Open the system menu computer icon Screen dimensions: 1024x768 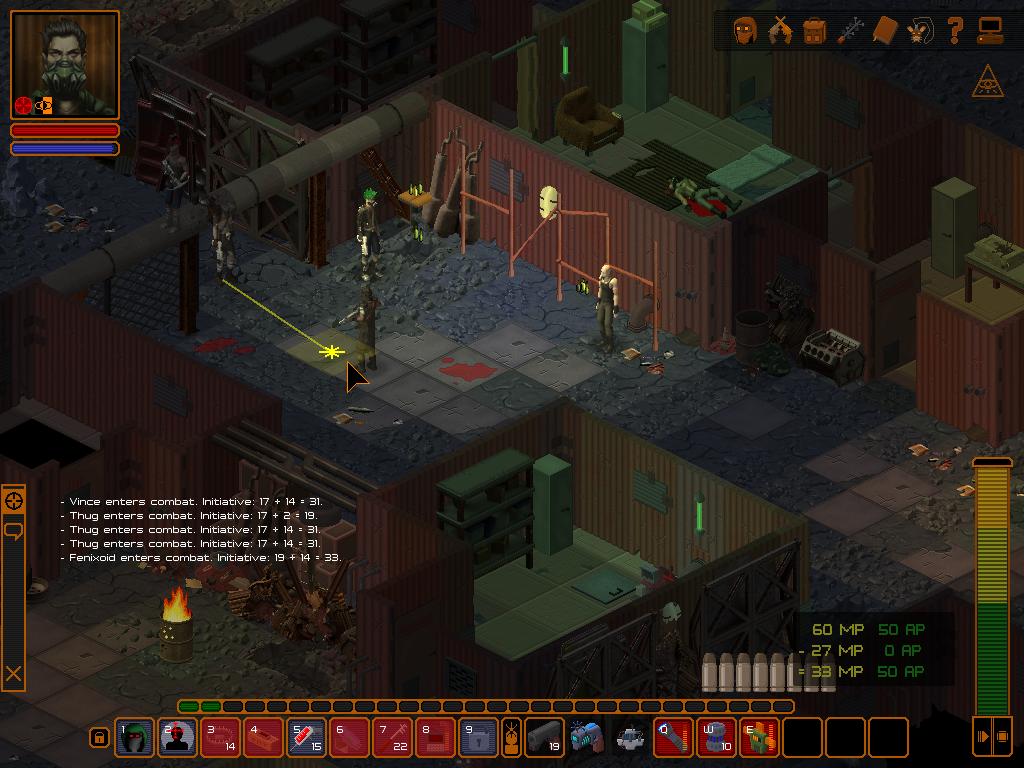[x=990, y=31]
